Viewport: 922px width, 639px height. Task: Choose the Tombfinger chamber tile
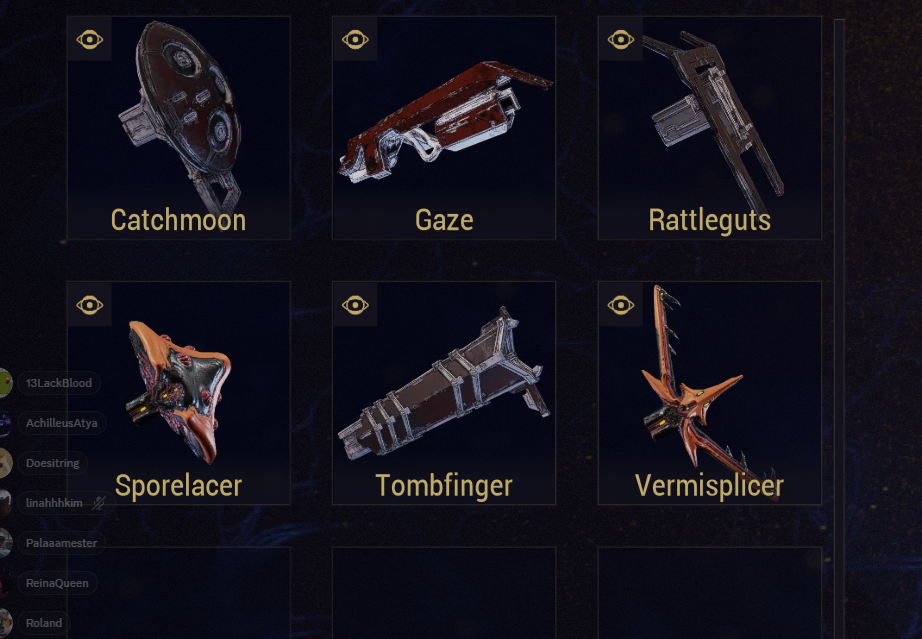point(444,393)
